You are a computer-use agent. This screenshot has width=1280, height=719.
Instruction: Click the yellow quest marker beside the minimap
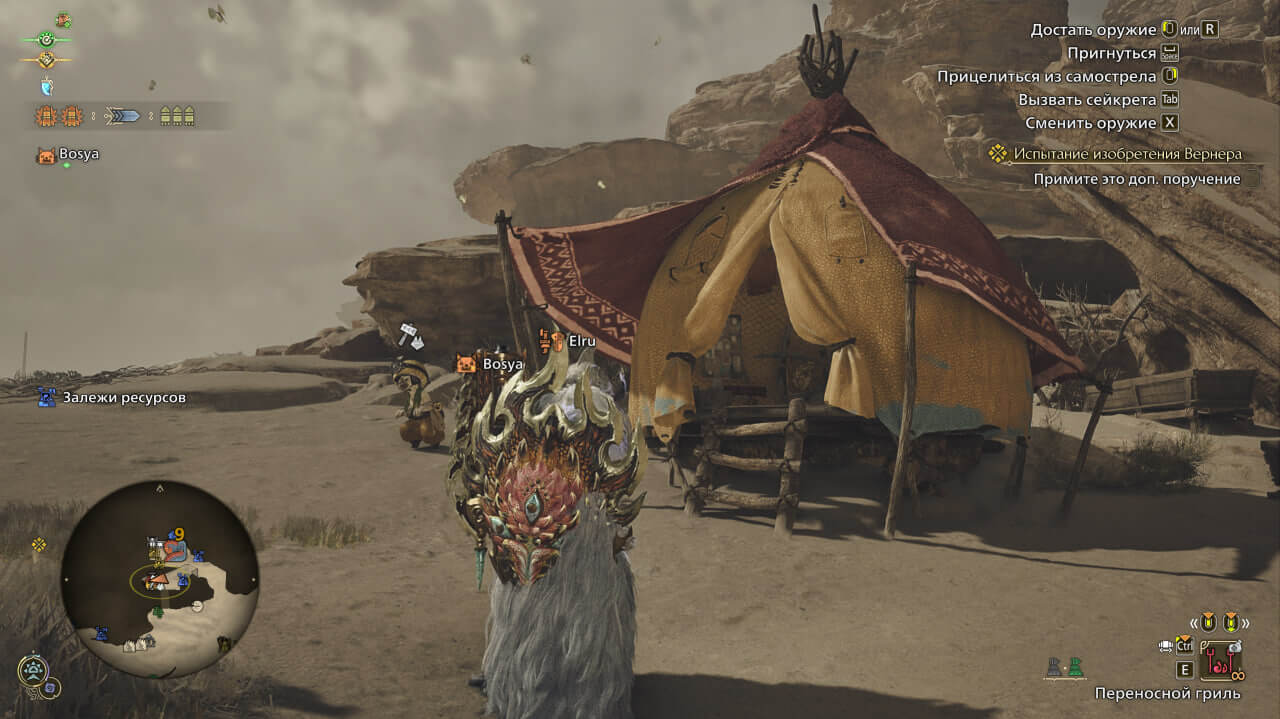click(39, 545)
